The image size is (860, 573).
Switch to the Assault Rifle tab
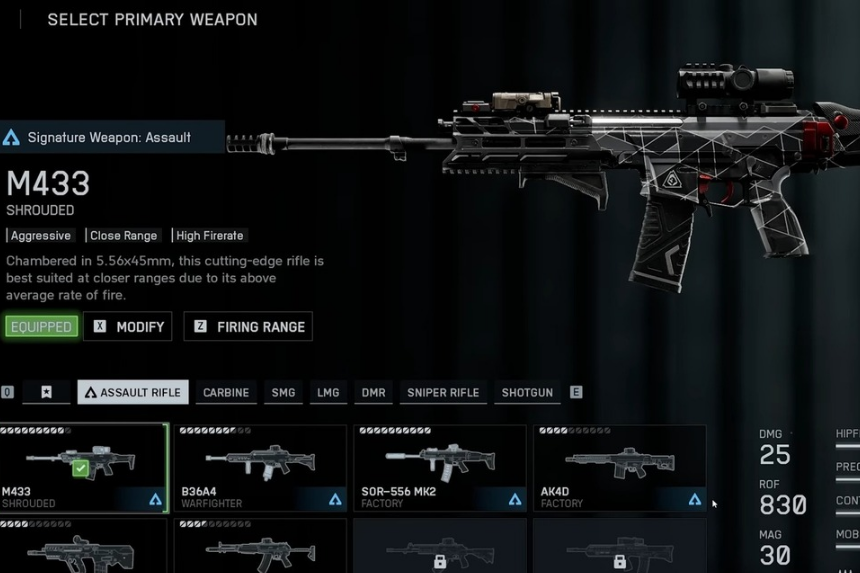pos(133,393)
